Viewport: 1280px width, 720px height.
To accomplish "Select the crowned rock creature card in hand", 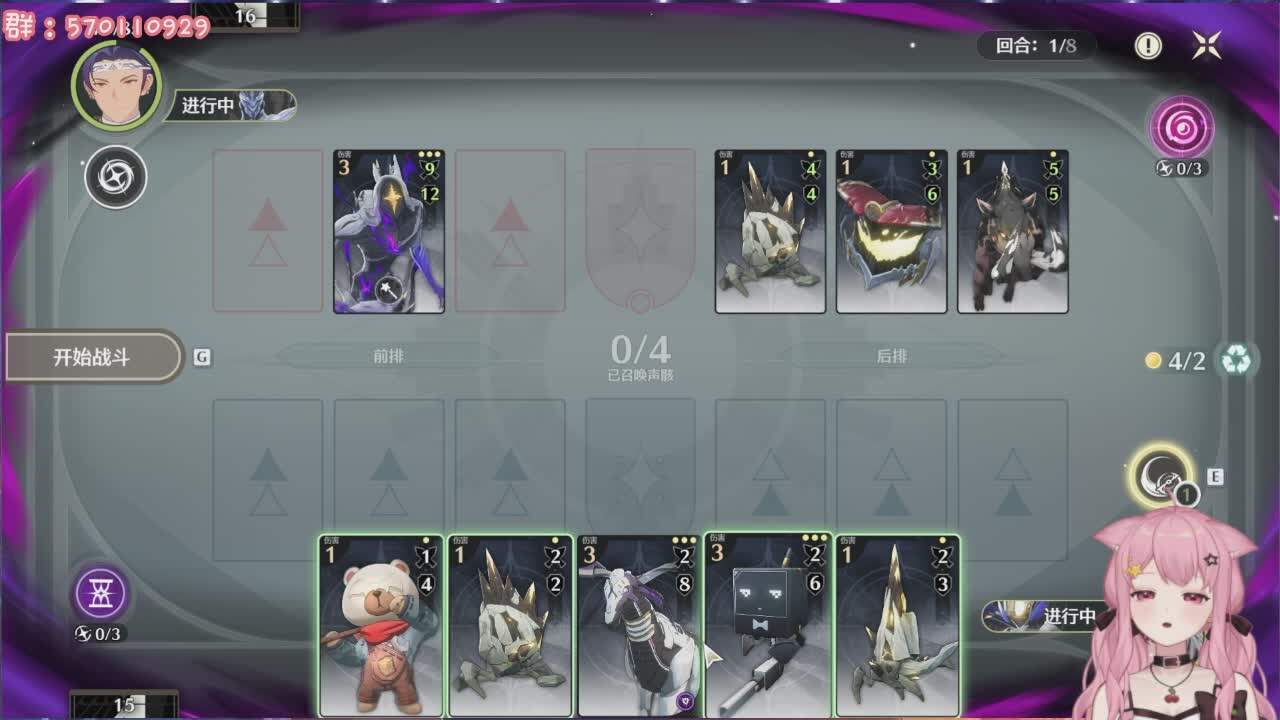I will [510, 626].
